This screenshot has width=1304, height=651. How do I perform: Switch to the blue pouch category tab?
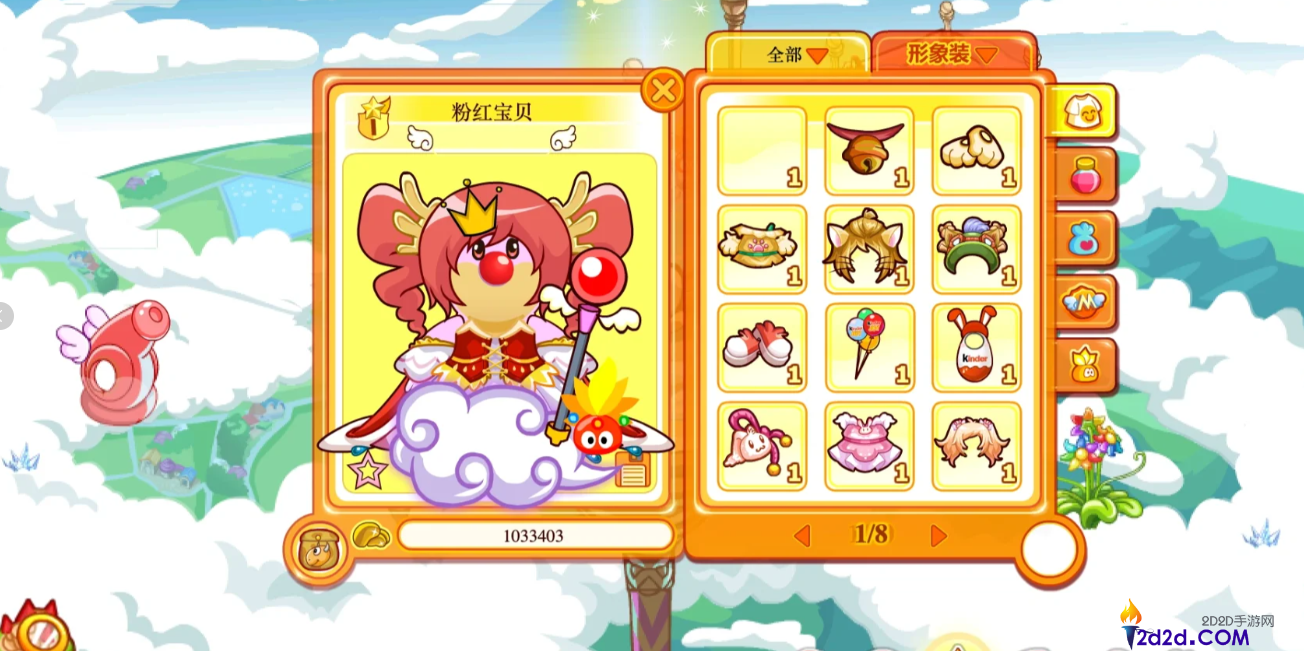click(1084, 240)
